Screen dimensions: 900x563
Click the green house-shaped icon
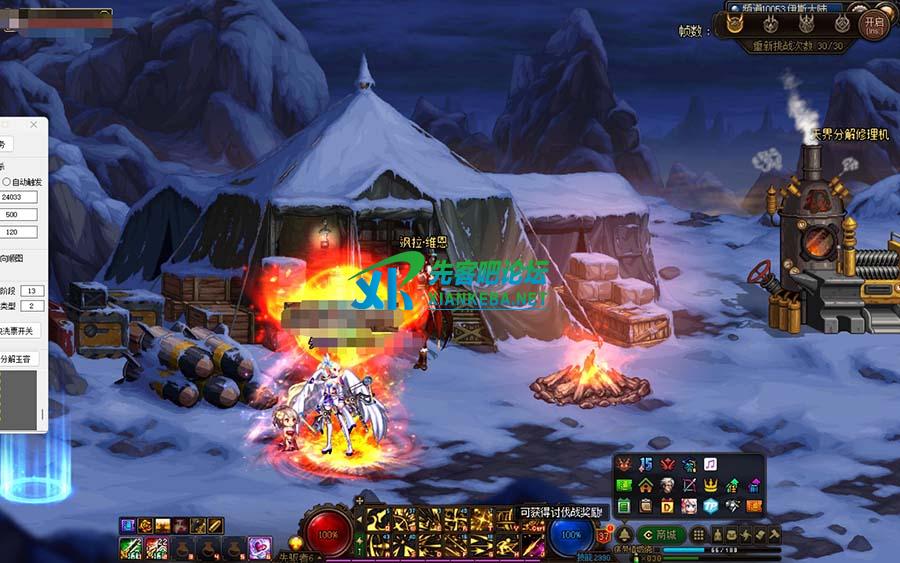(x=645, y=486)
